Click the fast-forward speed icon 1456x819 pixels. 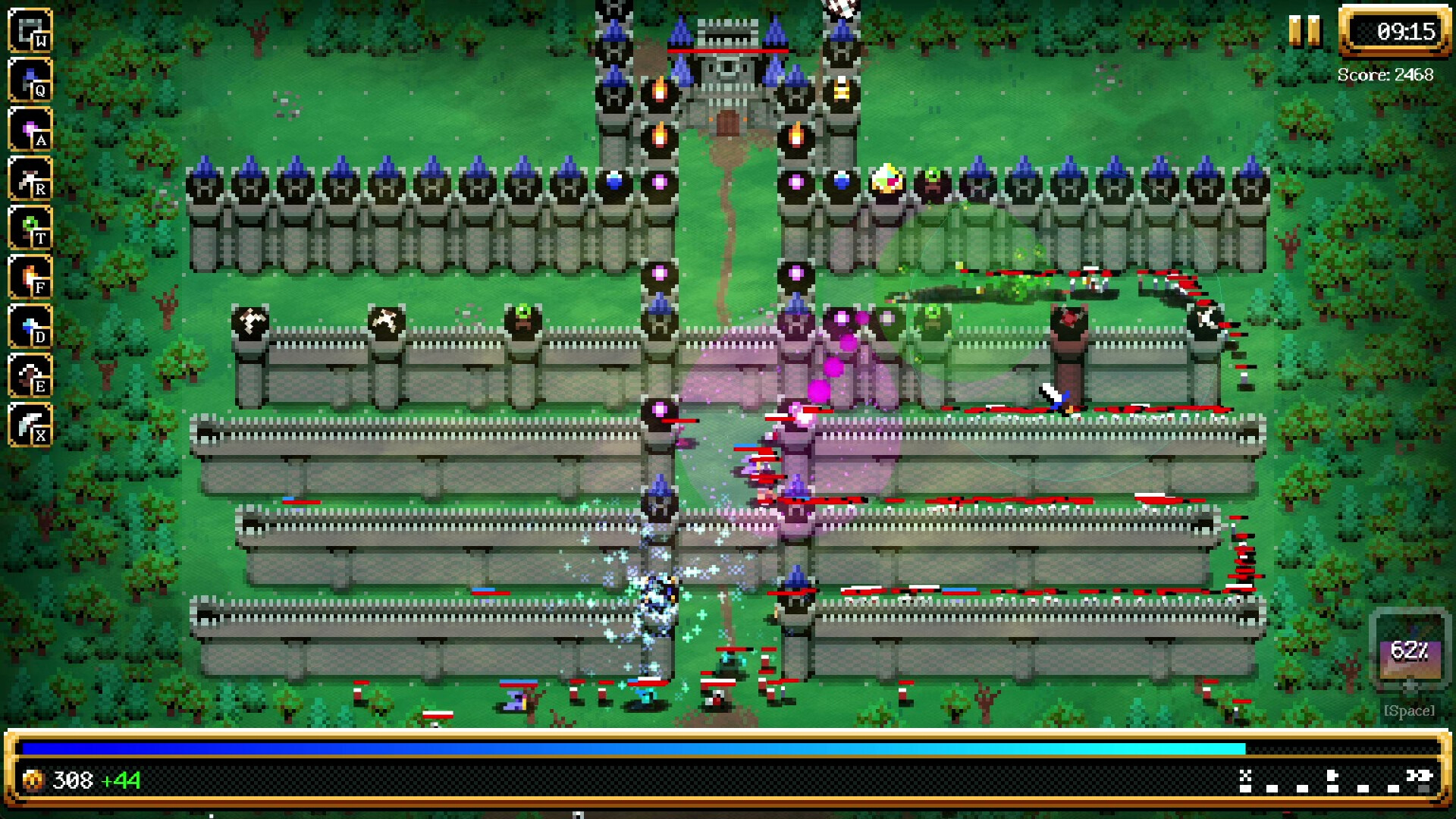(x=1420, y=774)
